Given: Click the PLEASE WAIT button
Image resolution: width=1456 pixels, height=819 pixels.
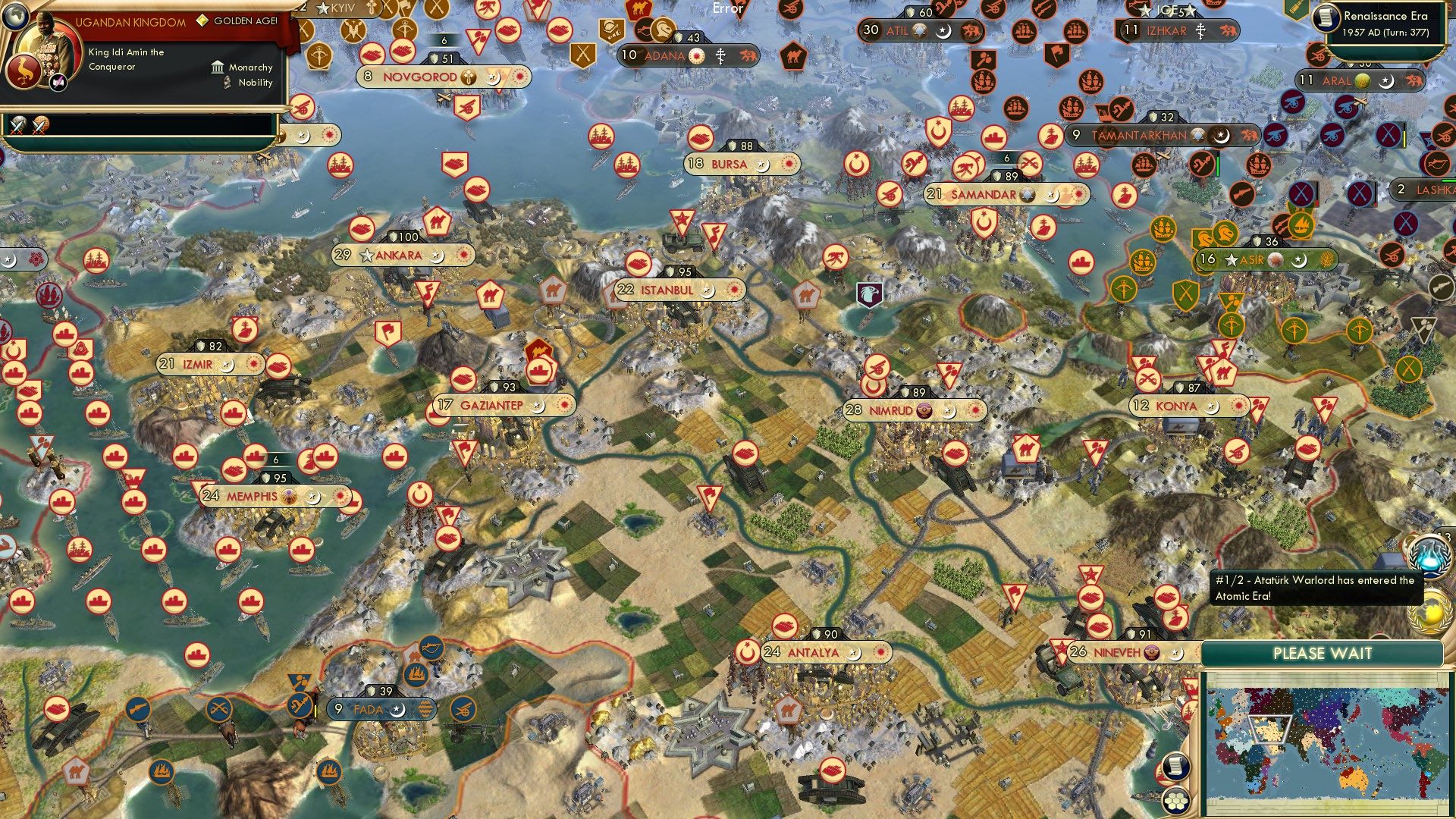Looking at the screenshot, I should tap(1323, 653).
